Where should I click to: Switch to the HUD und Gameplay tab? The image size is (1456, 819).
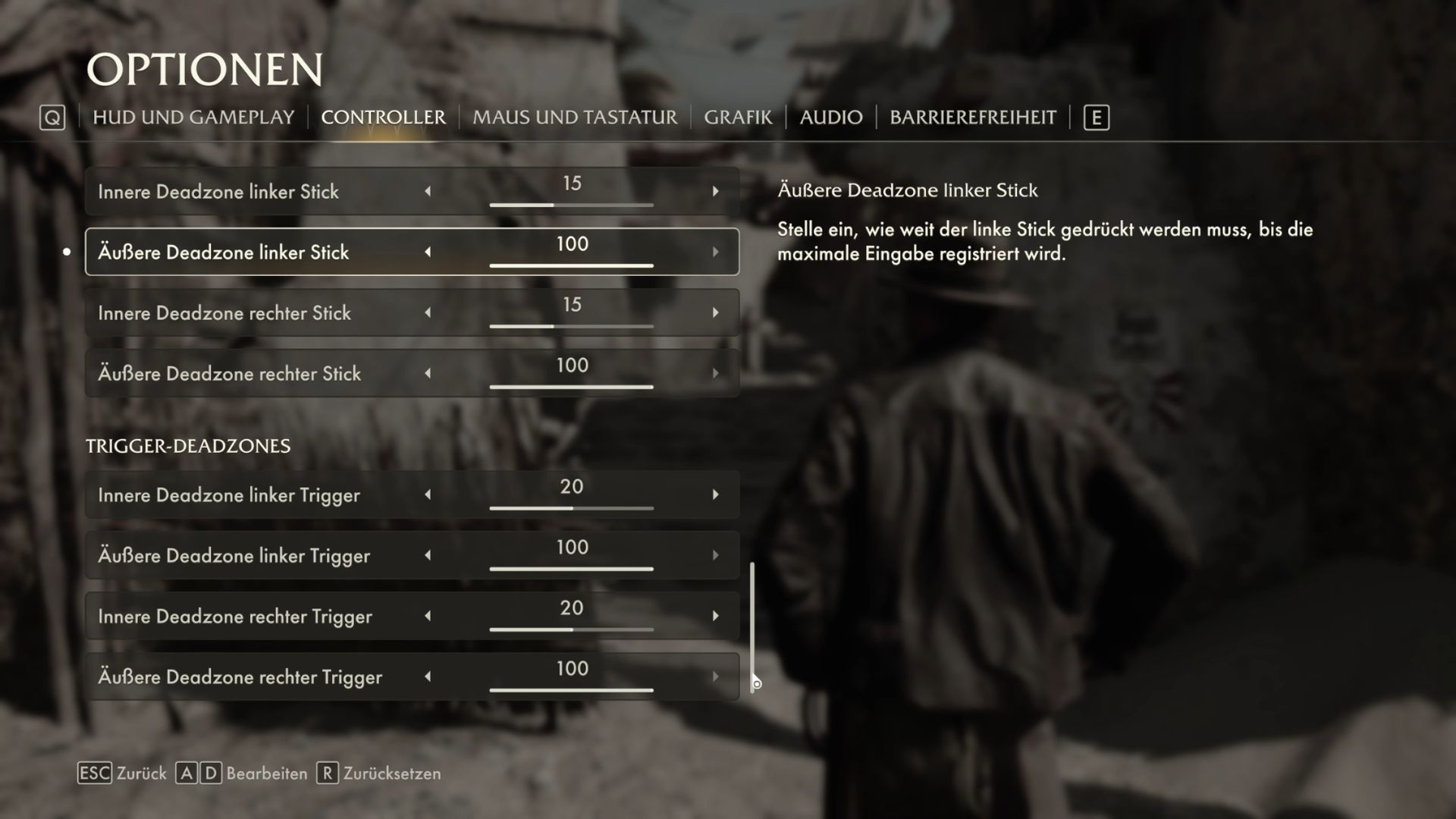coord(193,118)
